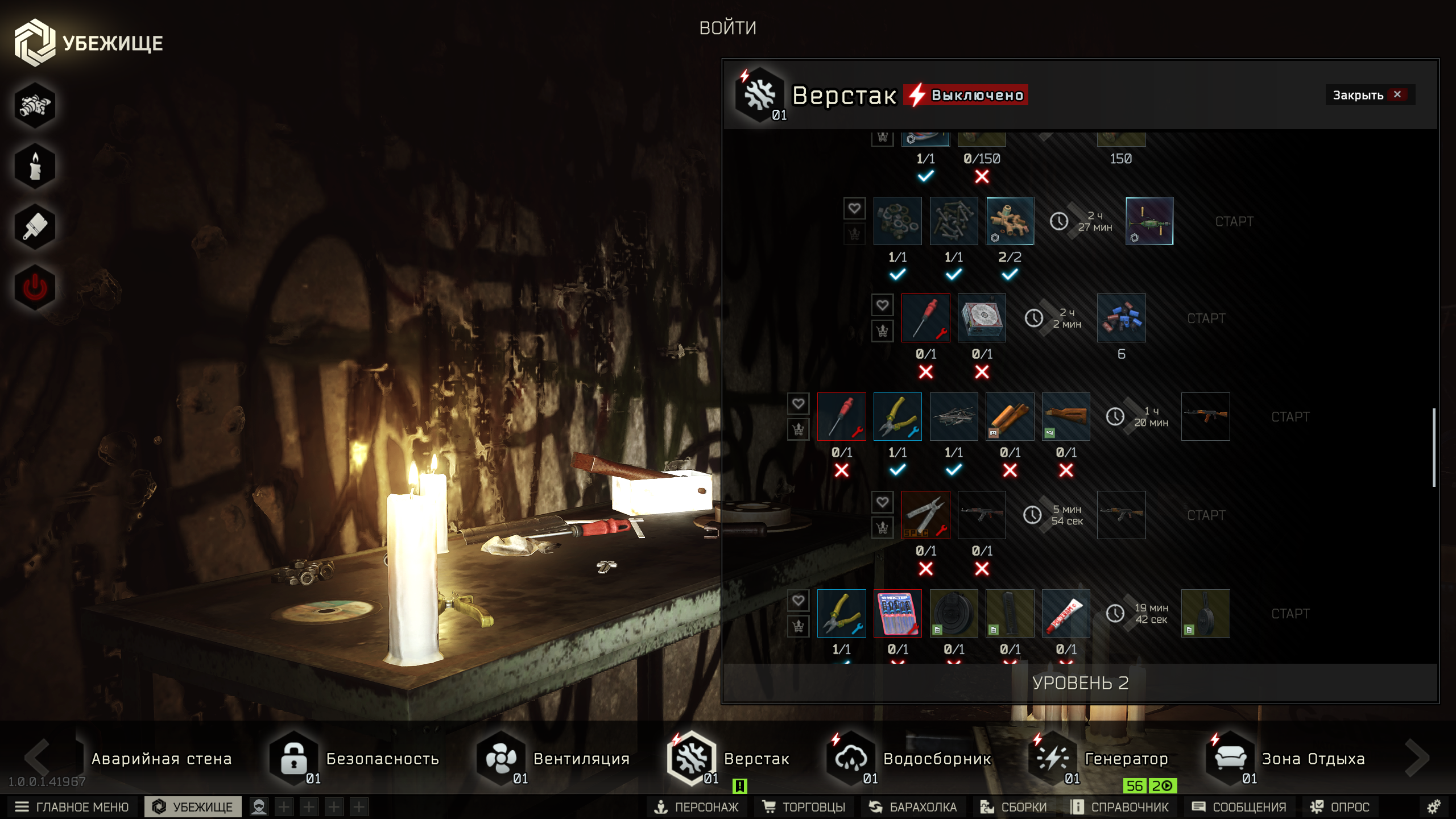The width and height of the screenshot is (1456, 819).
Task: Open the СПРАВОЧНИК handbook
Action: (x=1119, y=806)
